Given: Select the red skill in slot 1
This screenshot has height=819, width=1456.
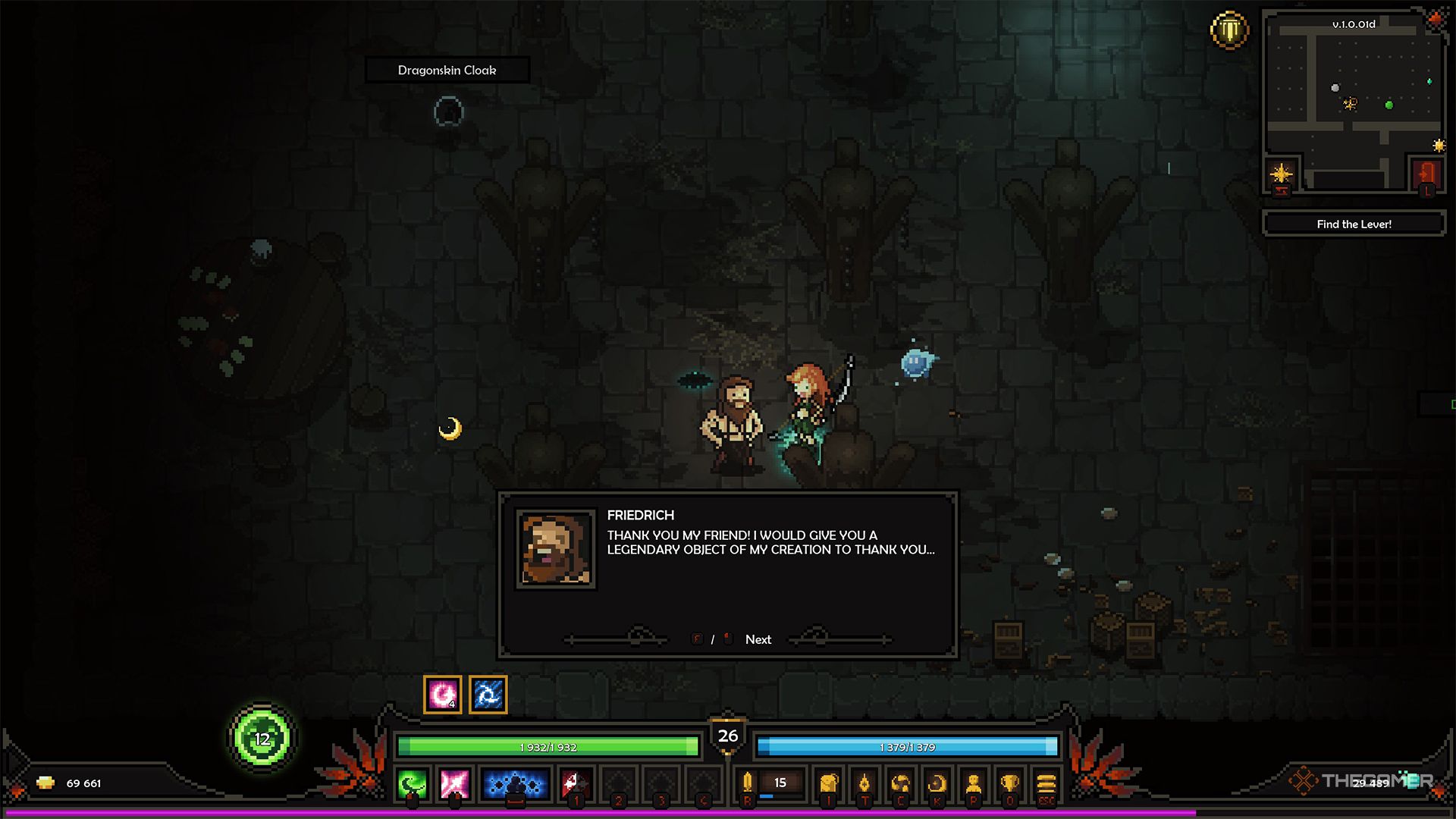Looking at the screenshot, I should pos(576,784).
